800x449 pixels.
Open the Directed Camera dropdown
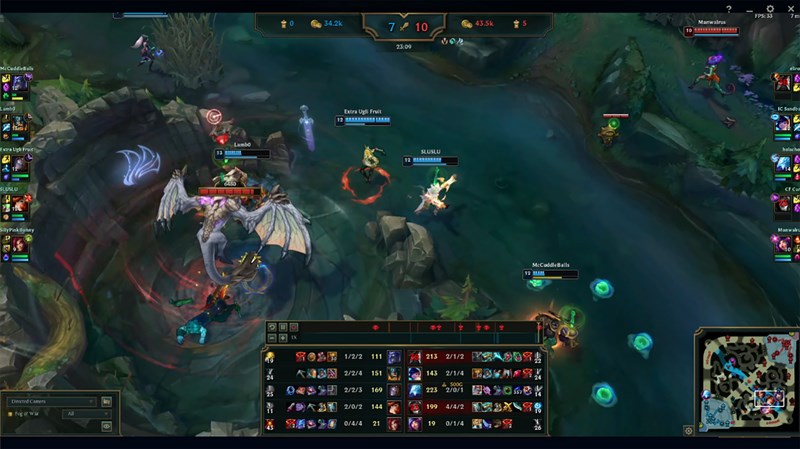(x=52, y=401)
